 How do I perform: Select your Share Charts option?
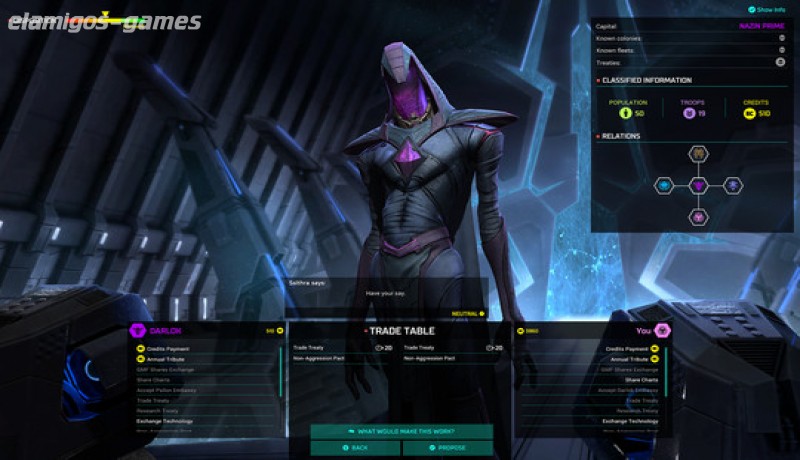(x=642, y=380)
